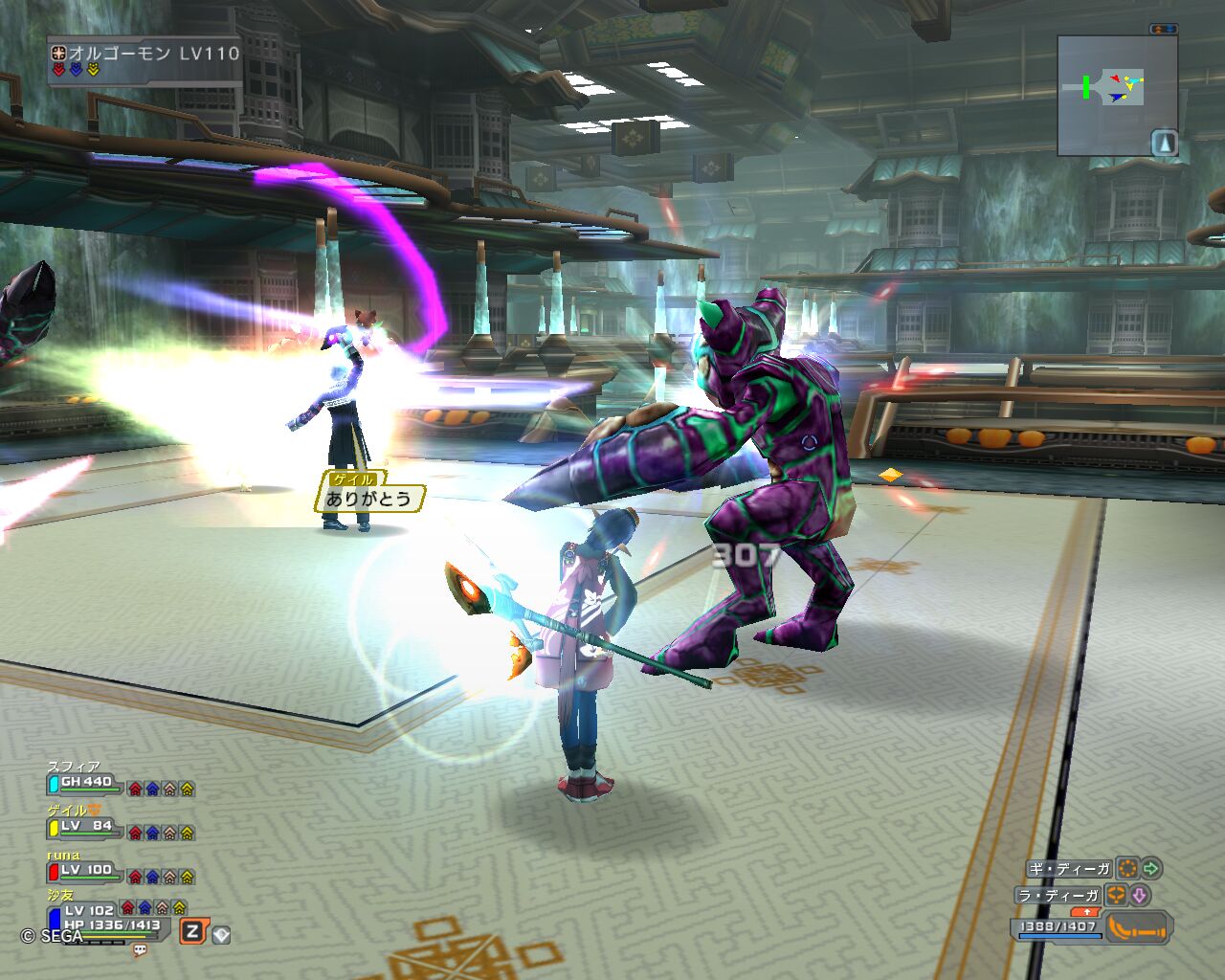Click the compass arrow button on minimap
Viewport: 1225px width, 980px height.
[1164, 143]
